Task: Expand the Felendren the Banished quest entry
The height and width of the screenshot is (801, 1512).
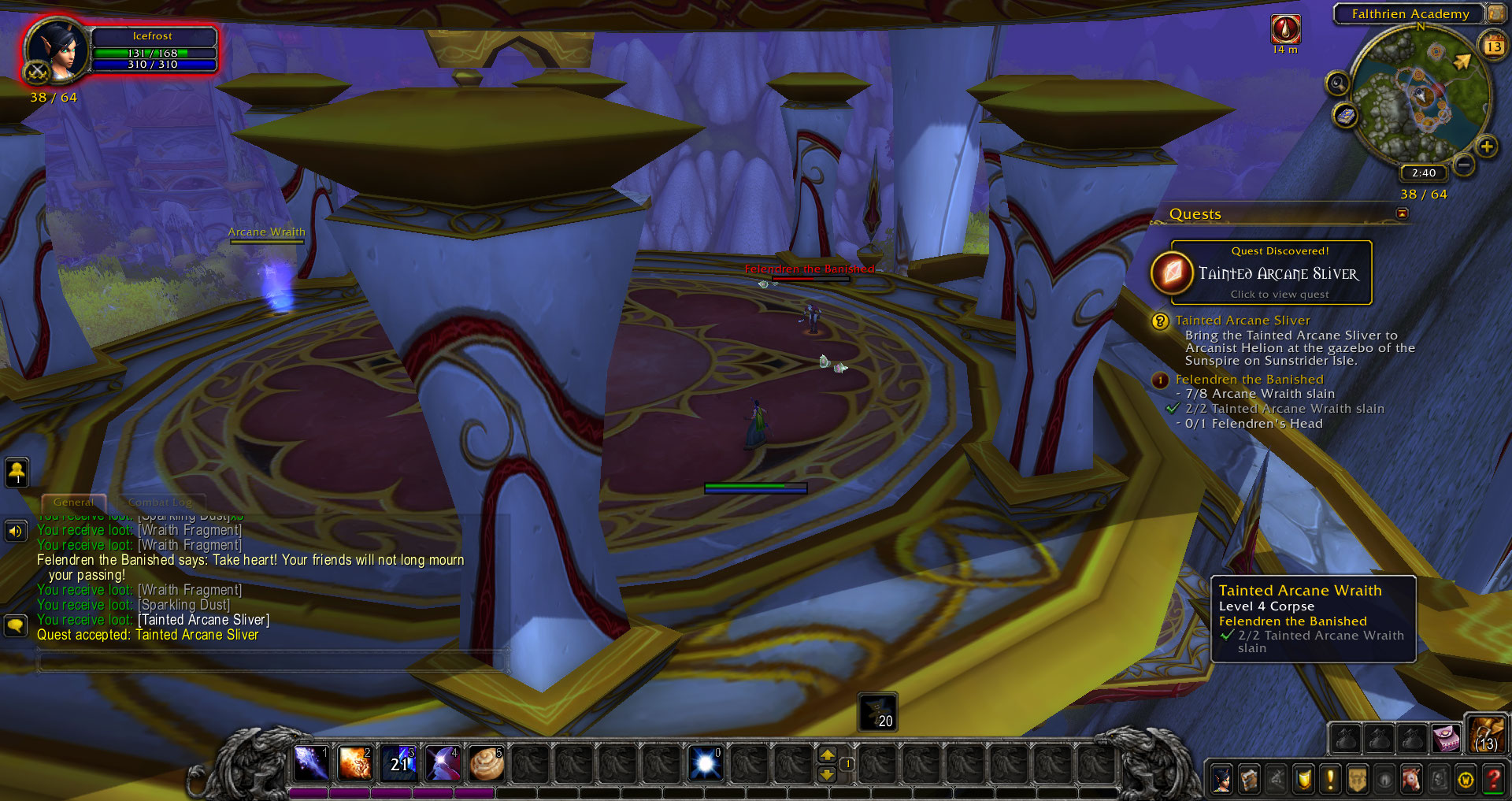Action: (1251, 379)
